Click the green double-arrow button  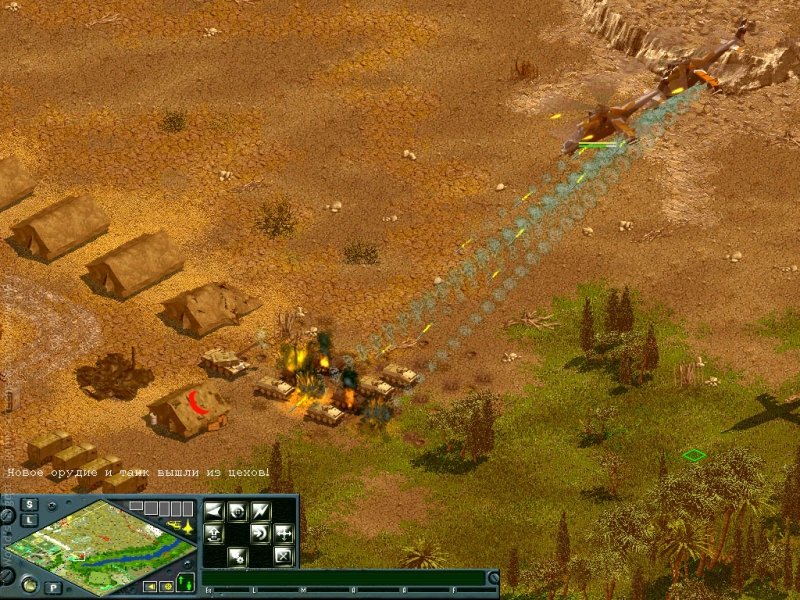click(x=186, y=582)
